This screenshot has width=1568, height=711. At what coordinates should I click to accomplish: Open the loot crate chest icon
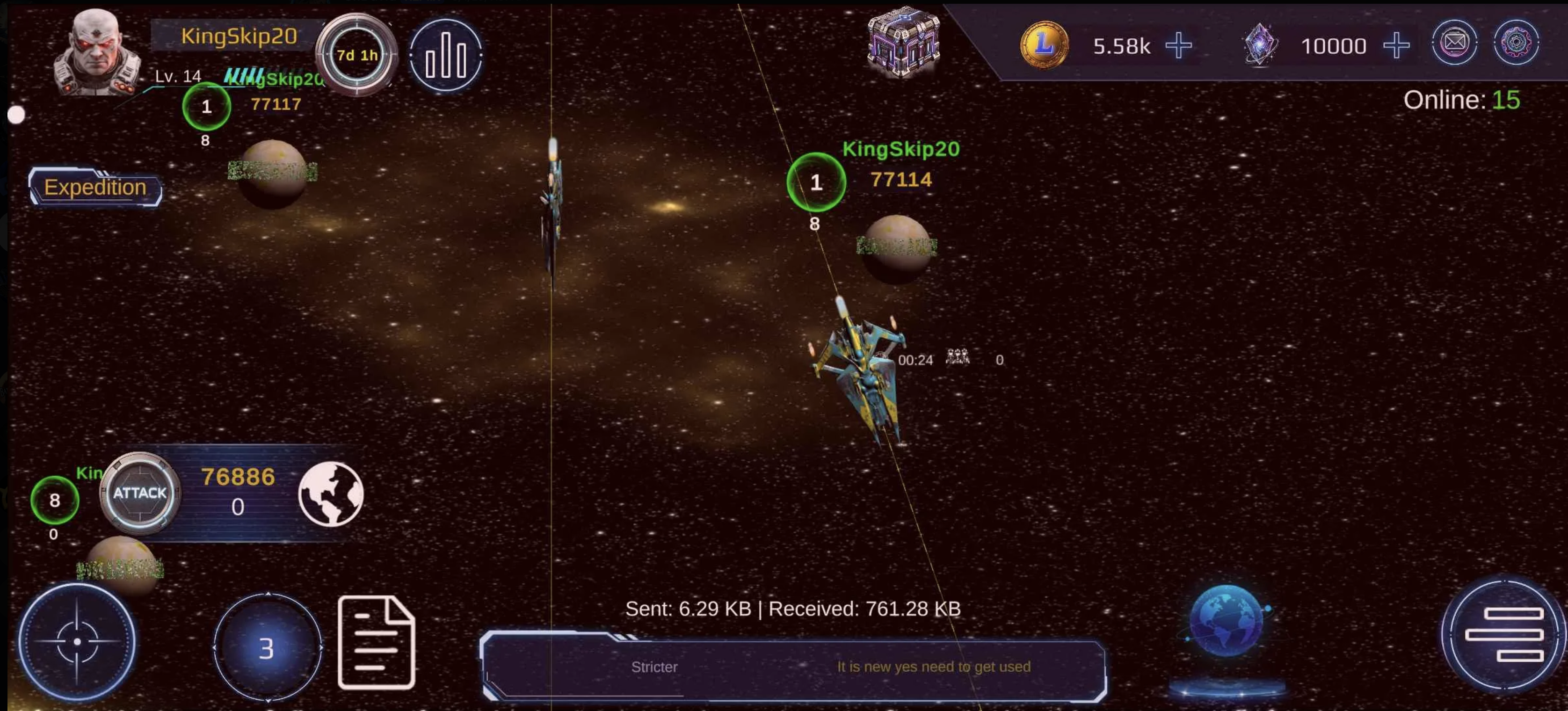903,43
